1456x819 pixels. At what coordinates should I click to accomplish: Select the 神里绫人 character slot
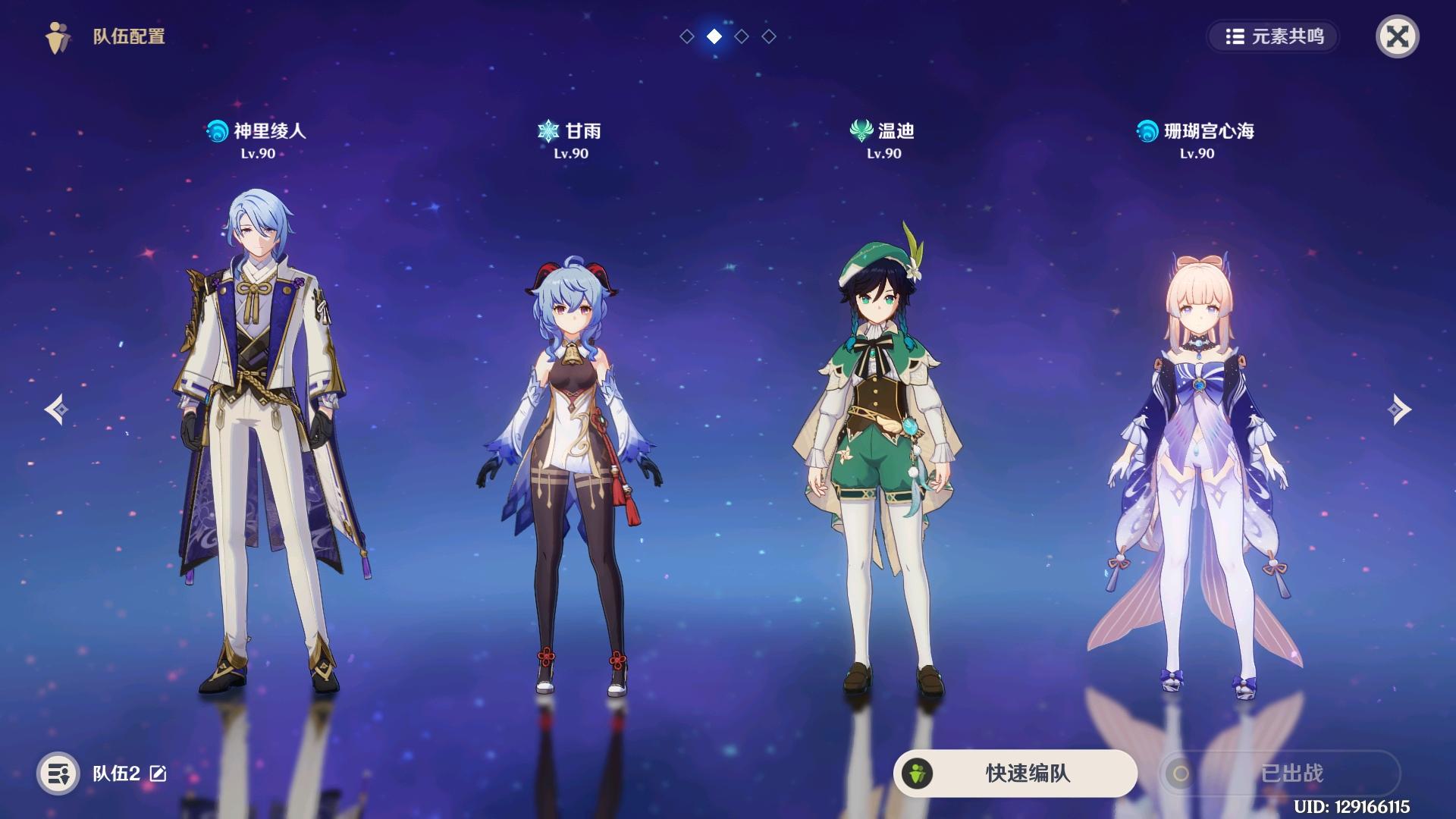[x=262, y=440]
